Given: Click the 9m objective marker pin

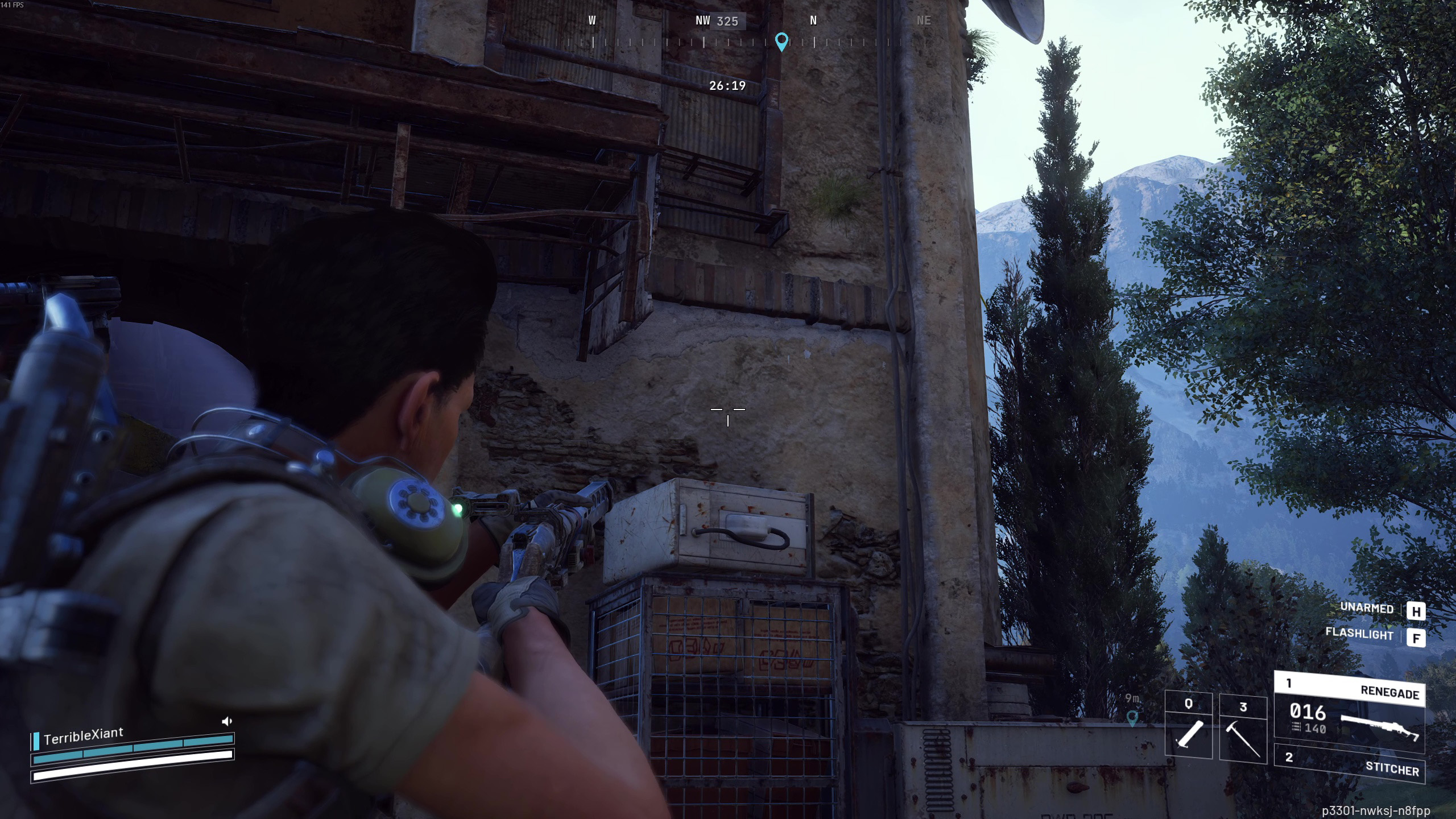Looking at the screenshot, I should 1132,717.
